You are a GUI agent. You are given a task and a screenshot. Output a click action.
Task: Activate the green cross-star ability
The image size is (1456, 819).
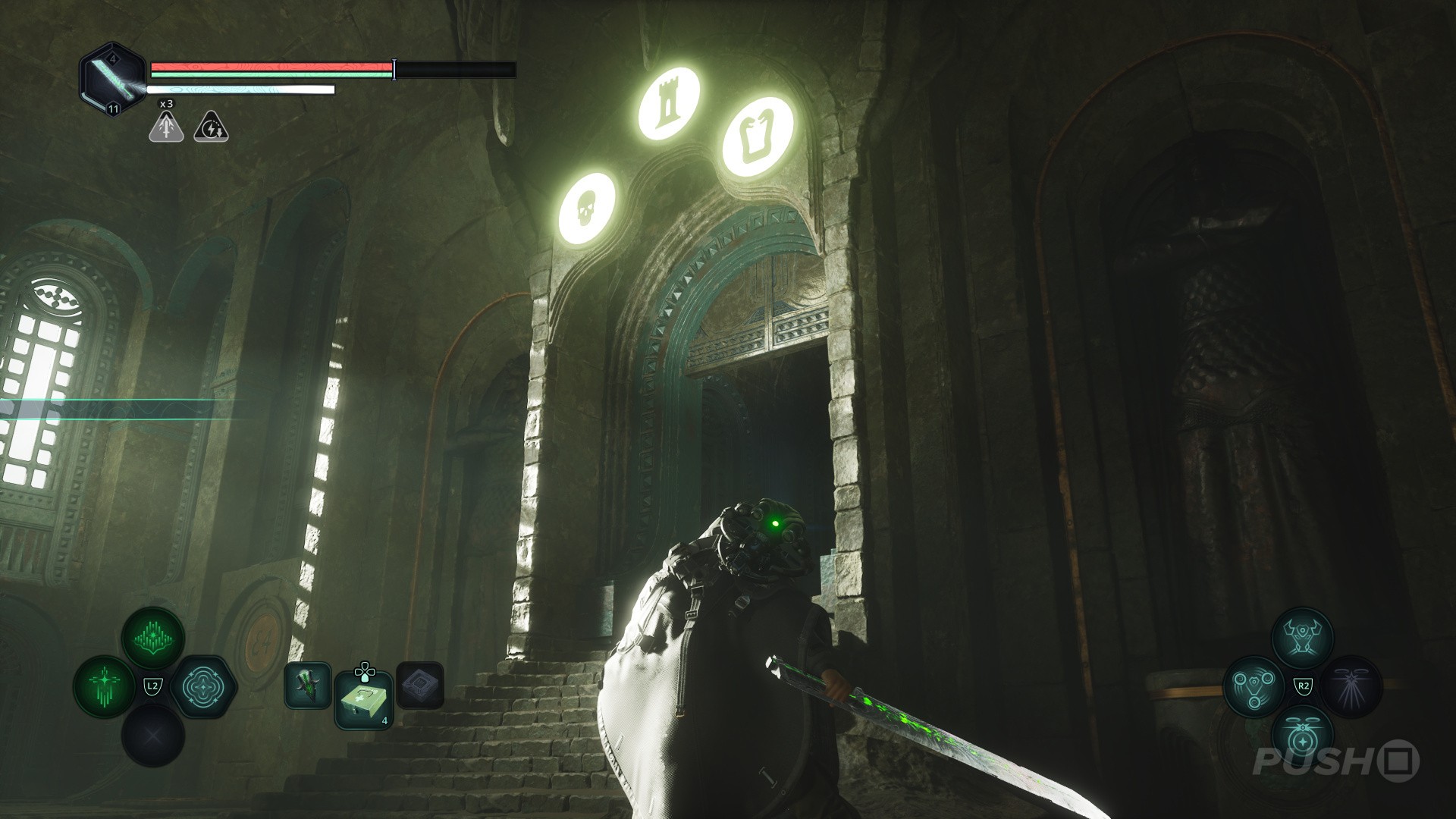[x=105, y=686]
